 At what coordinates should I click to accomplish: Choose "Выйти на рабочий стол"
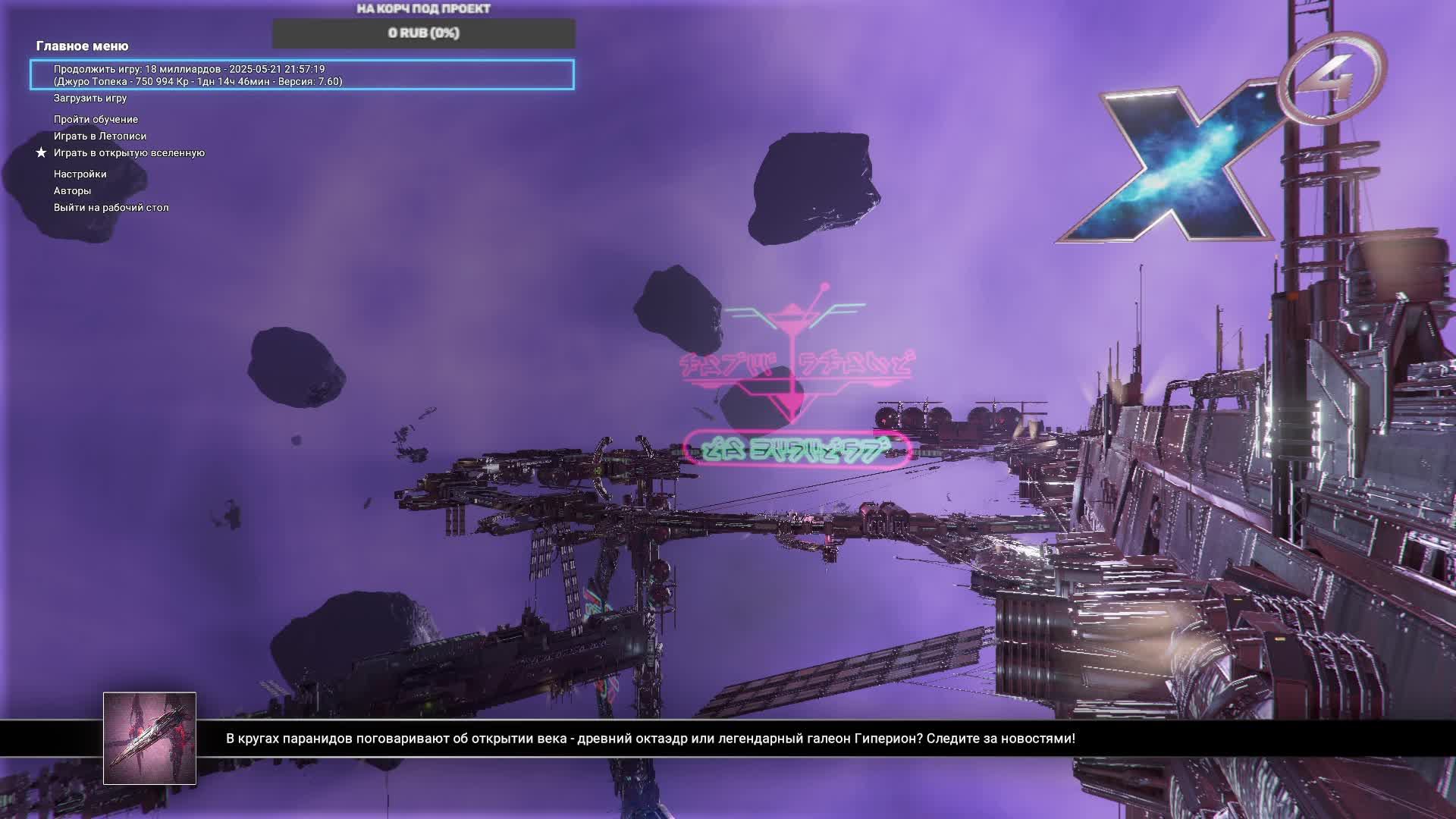(111, 207)
